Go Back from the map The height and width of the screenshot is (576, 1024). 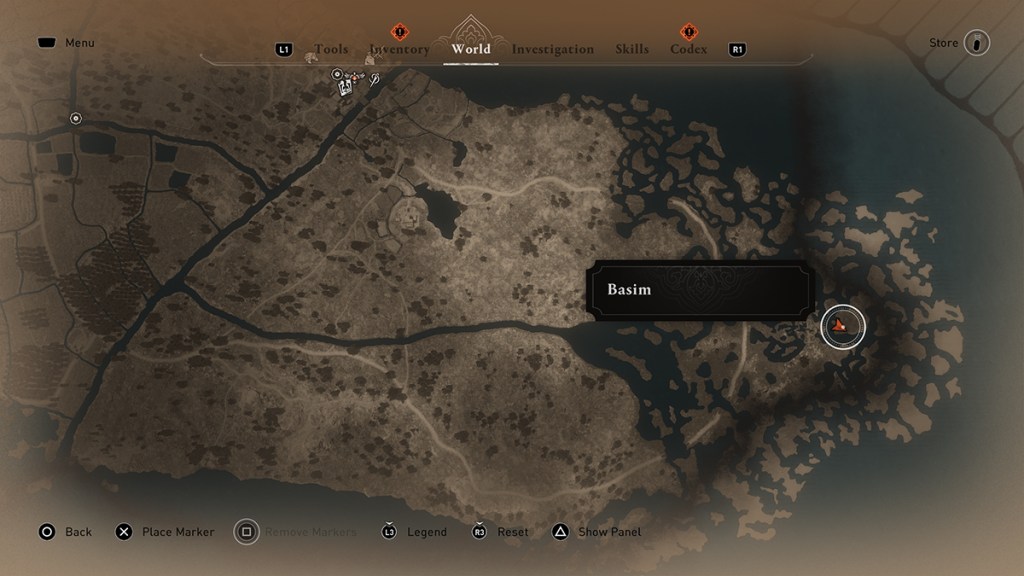coord(65,532)
